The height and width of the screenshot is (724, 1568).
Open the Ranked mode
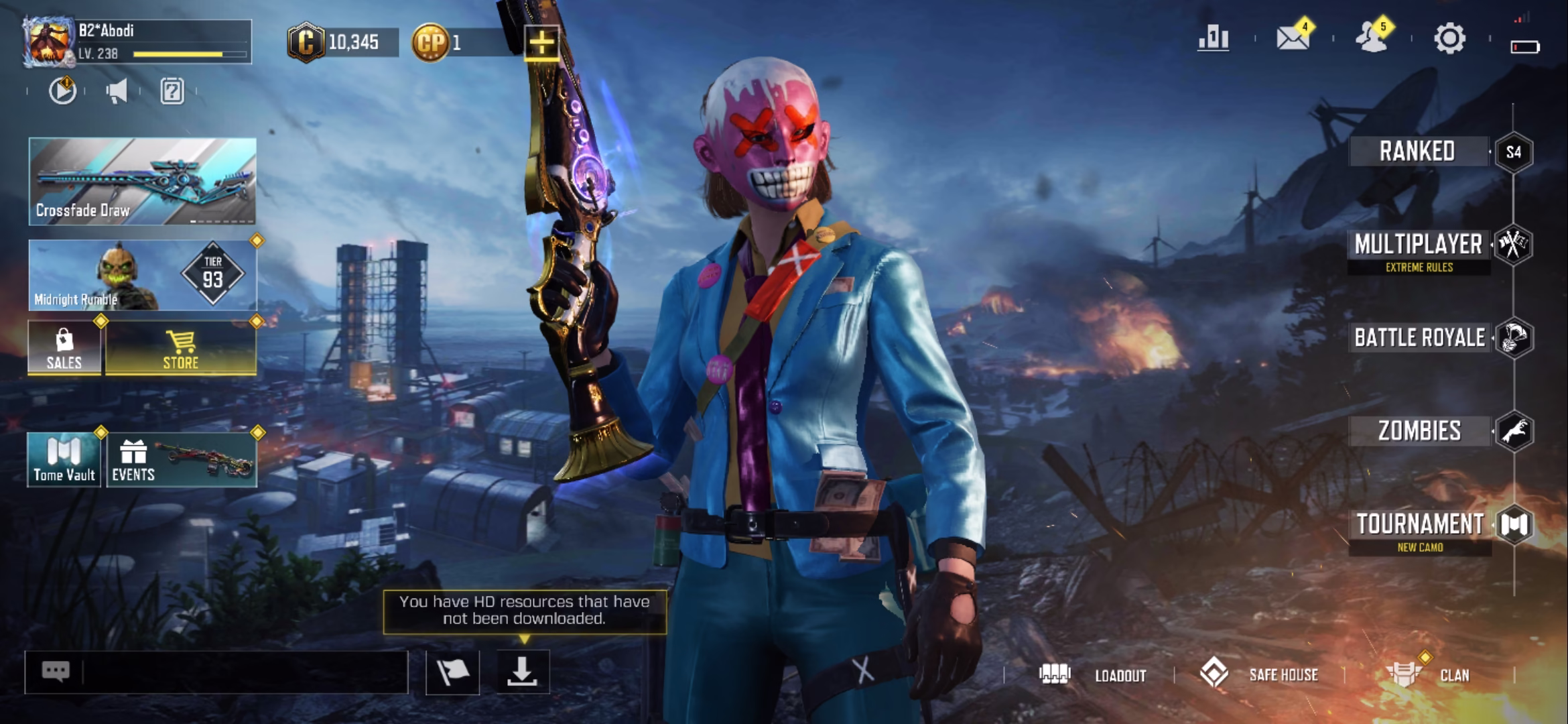1418,152
